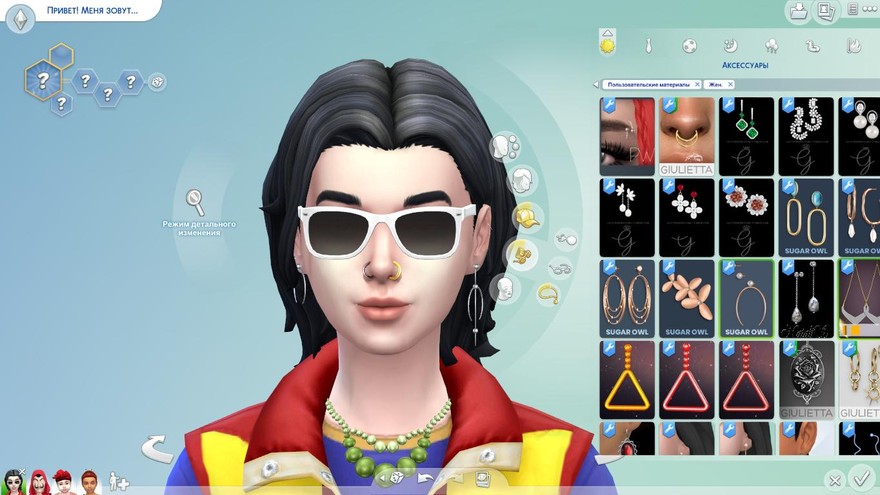This screenshot has height=495, width=880.
Task: Switch to the sleepwear moon outfit tab
Action: [x=730, y=45]
